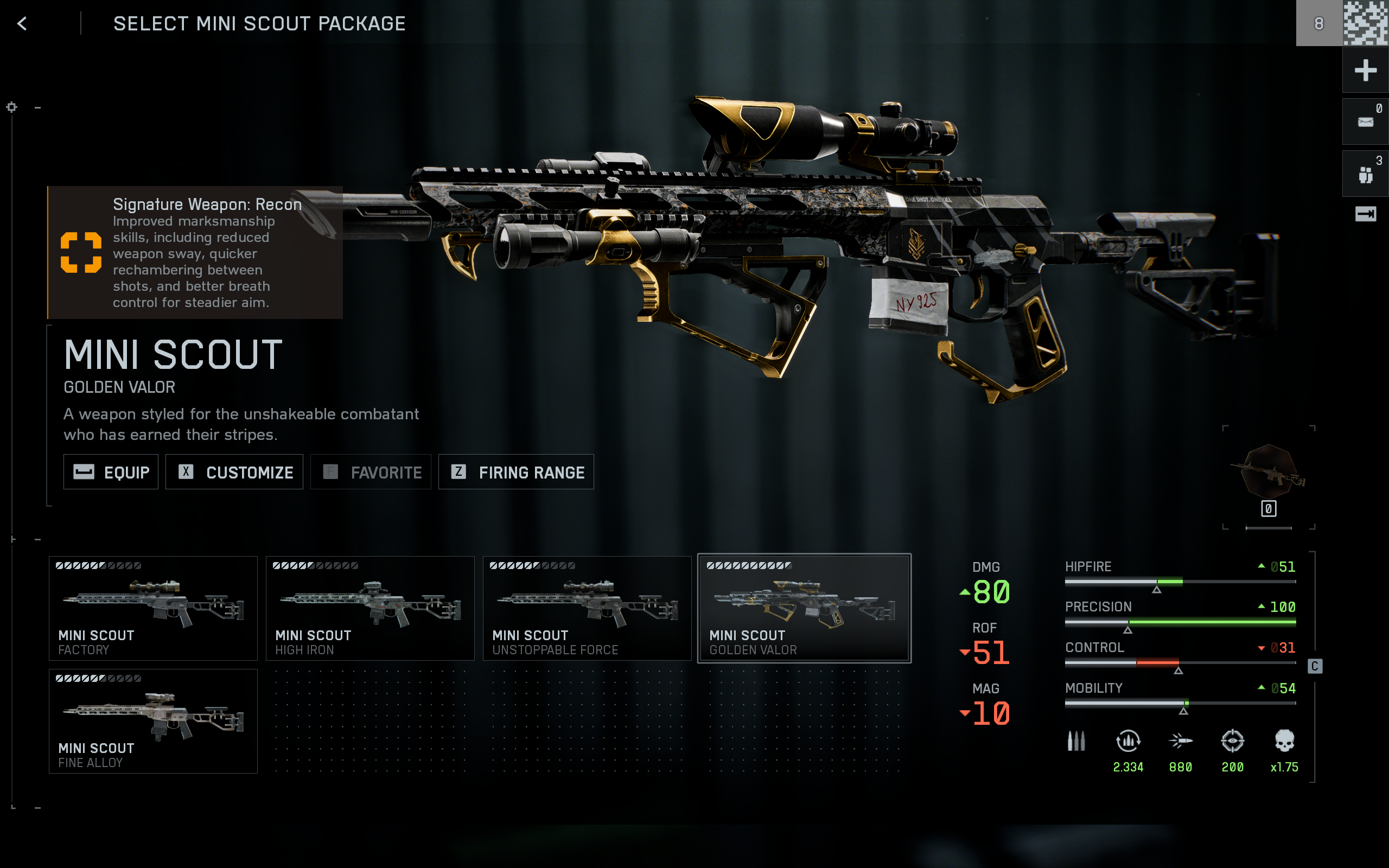1389x868 pixels.
Task: Click the plus icon below the QR code
Action: 1366,70
